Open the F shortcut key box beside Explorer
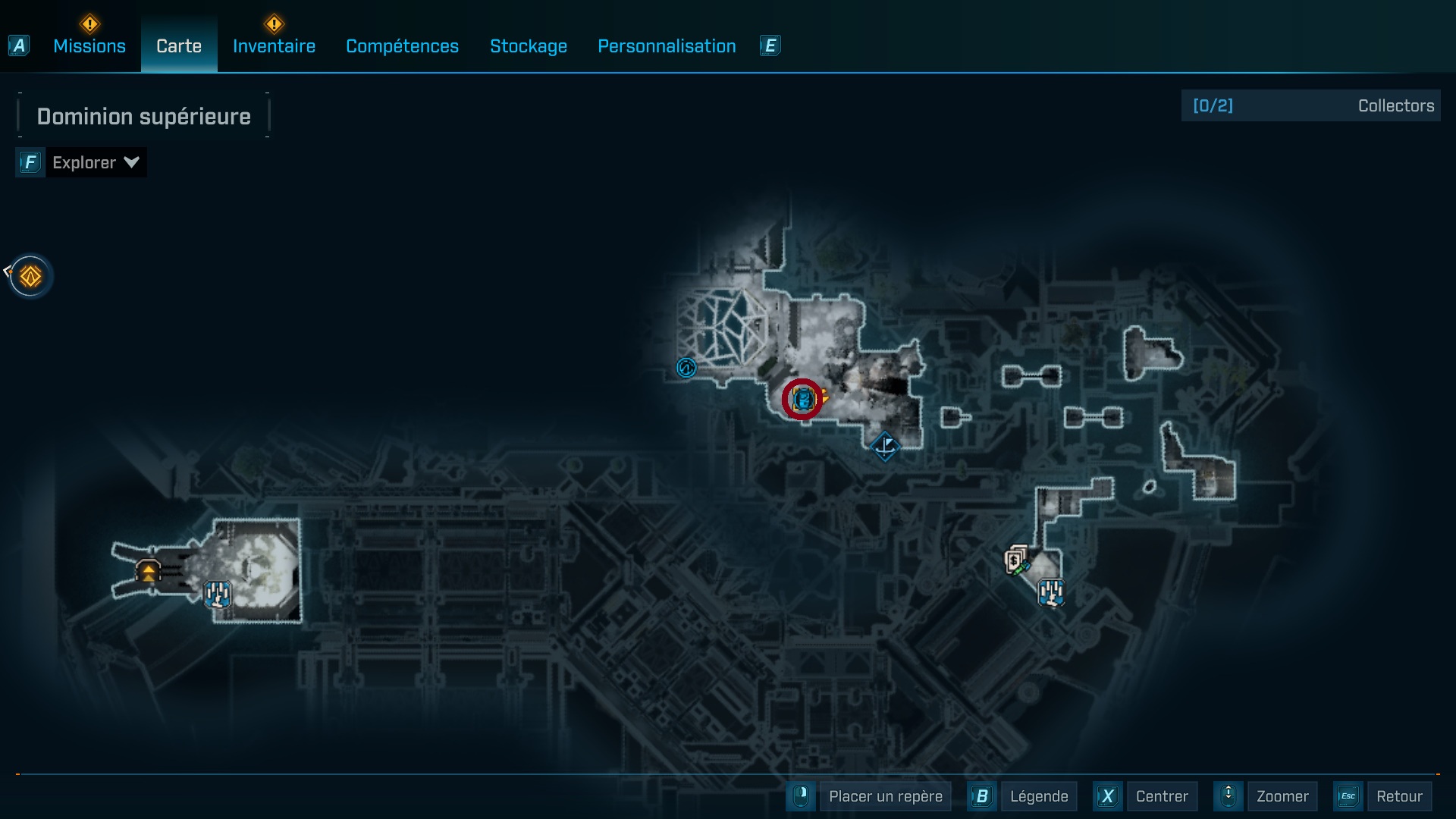This screenshot has height=819, width=1456. 30,162
